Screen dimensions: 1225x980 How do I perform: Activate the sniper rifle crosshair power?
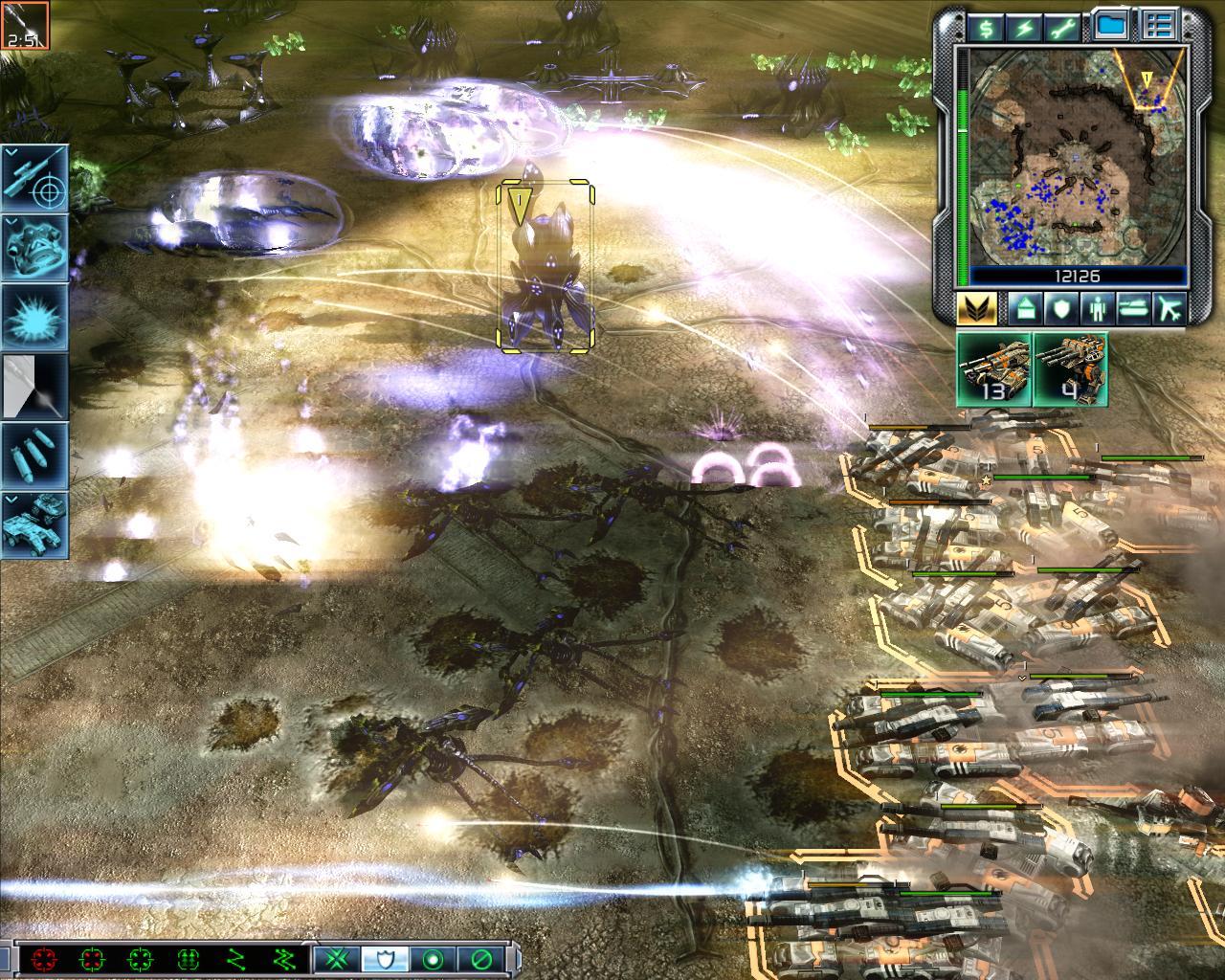pyautogui.click(x=35, y=178)
